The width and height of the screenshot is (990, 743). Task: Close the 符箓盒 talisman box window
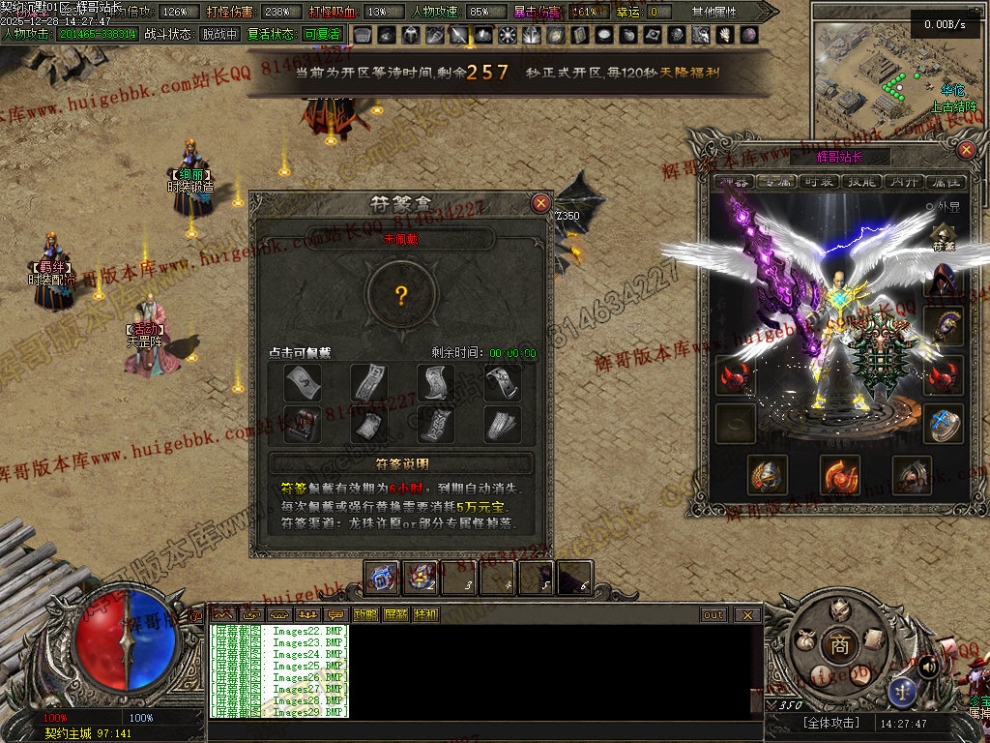pos(541,203)
